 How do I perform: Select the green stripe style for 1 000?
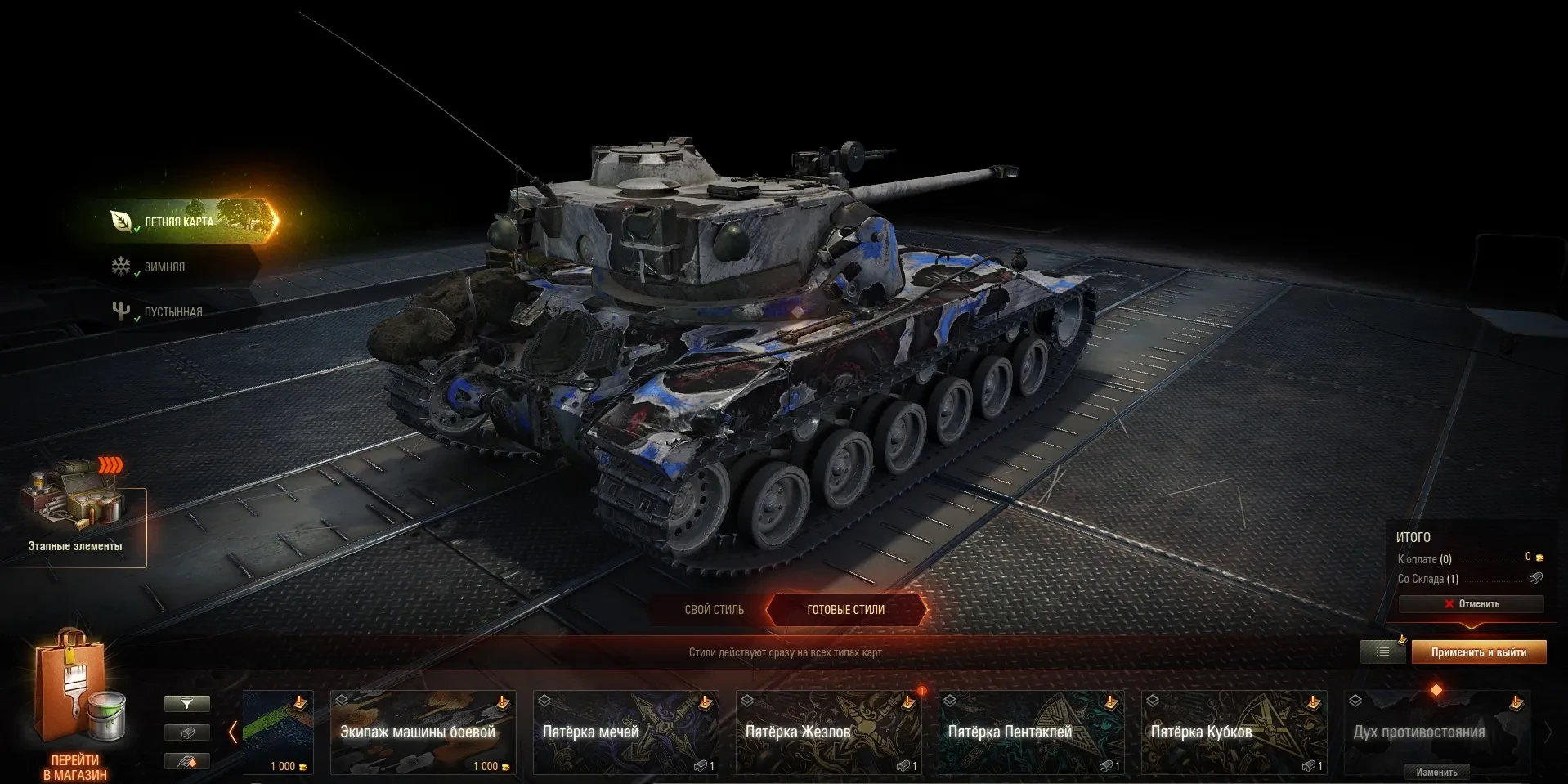[278, 732]
